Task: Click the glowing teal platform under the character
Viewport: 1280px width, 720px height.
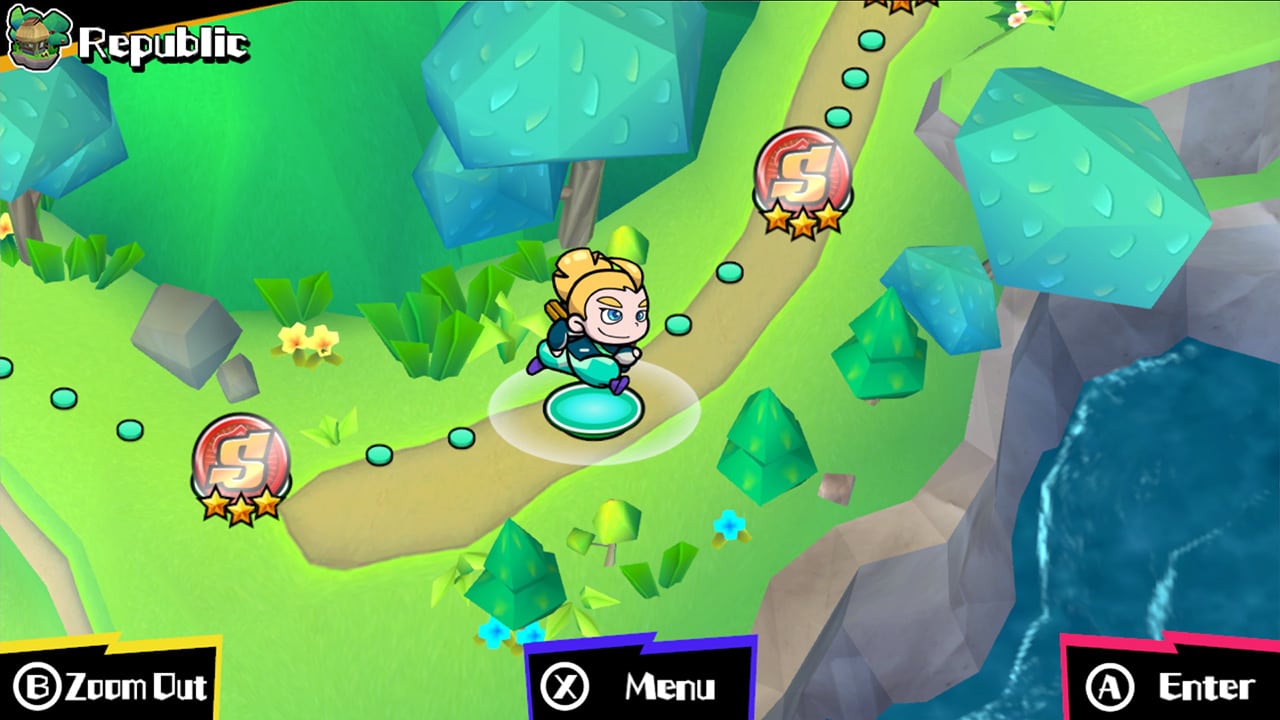Action: tap(594, 408)
